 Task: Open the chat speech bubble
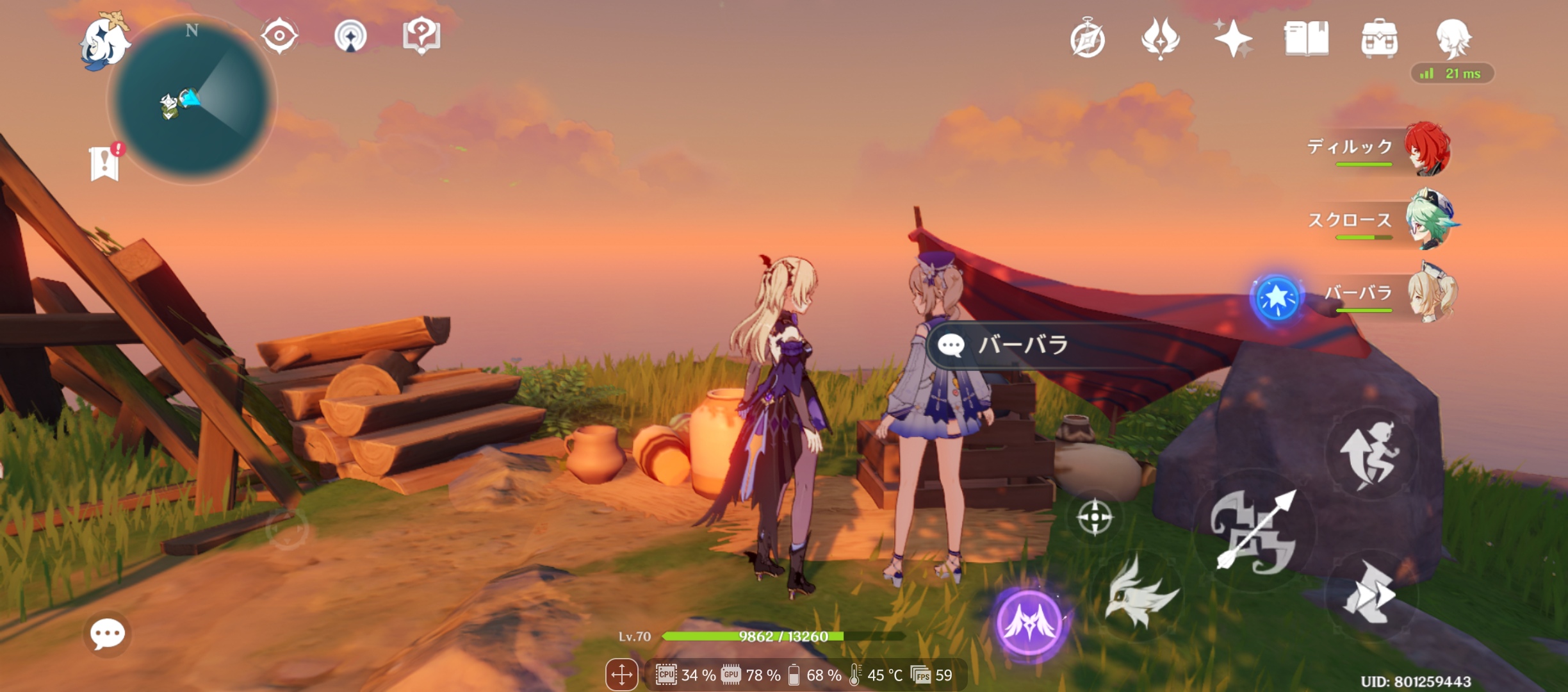tap(107, 634)
